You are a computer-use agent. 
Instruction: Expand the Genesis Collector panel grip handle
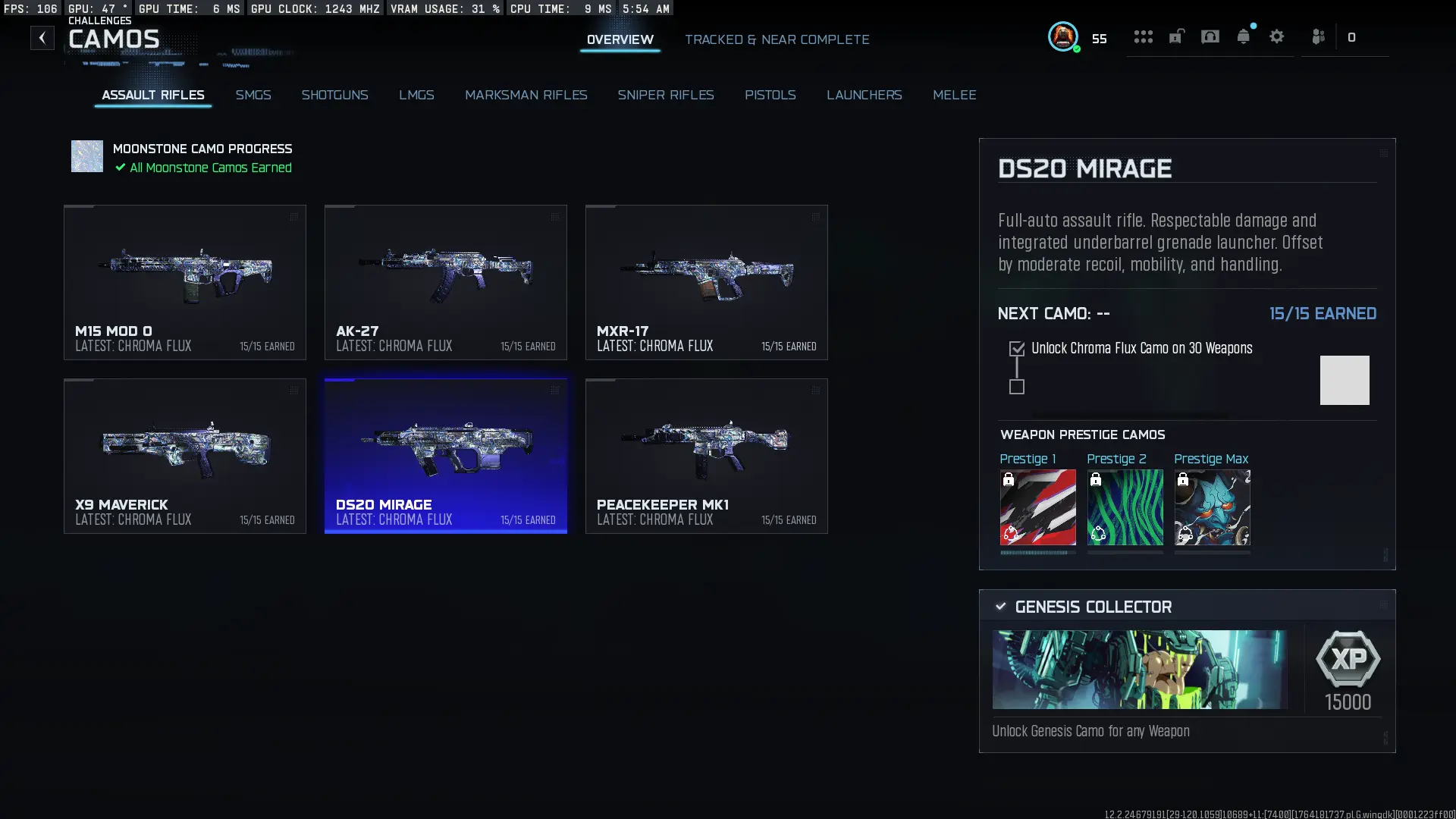[x=1385, y=605]
